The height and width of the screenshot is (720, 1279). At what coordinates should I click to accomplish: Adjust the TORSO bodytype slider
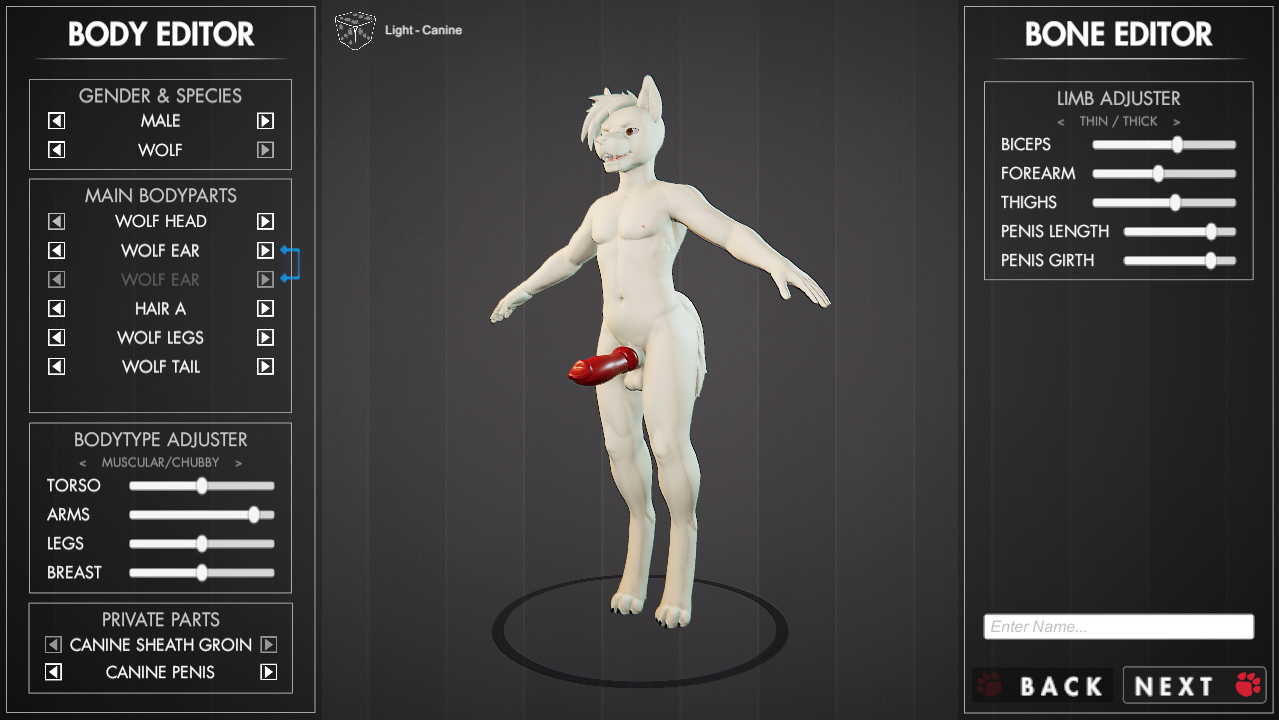[202, 486]
